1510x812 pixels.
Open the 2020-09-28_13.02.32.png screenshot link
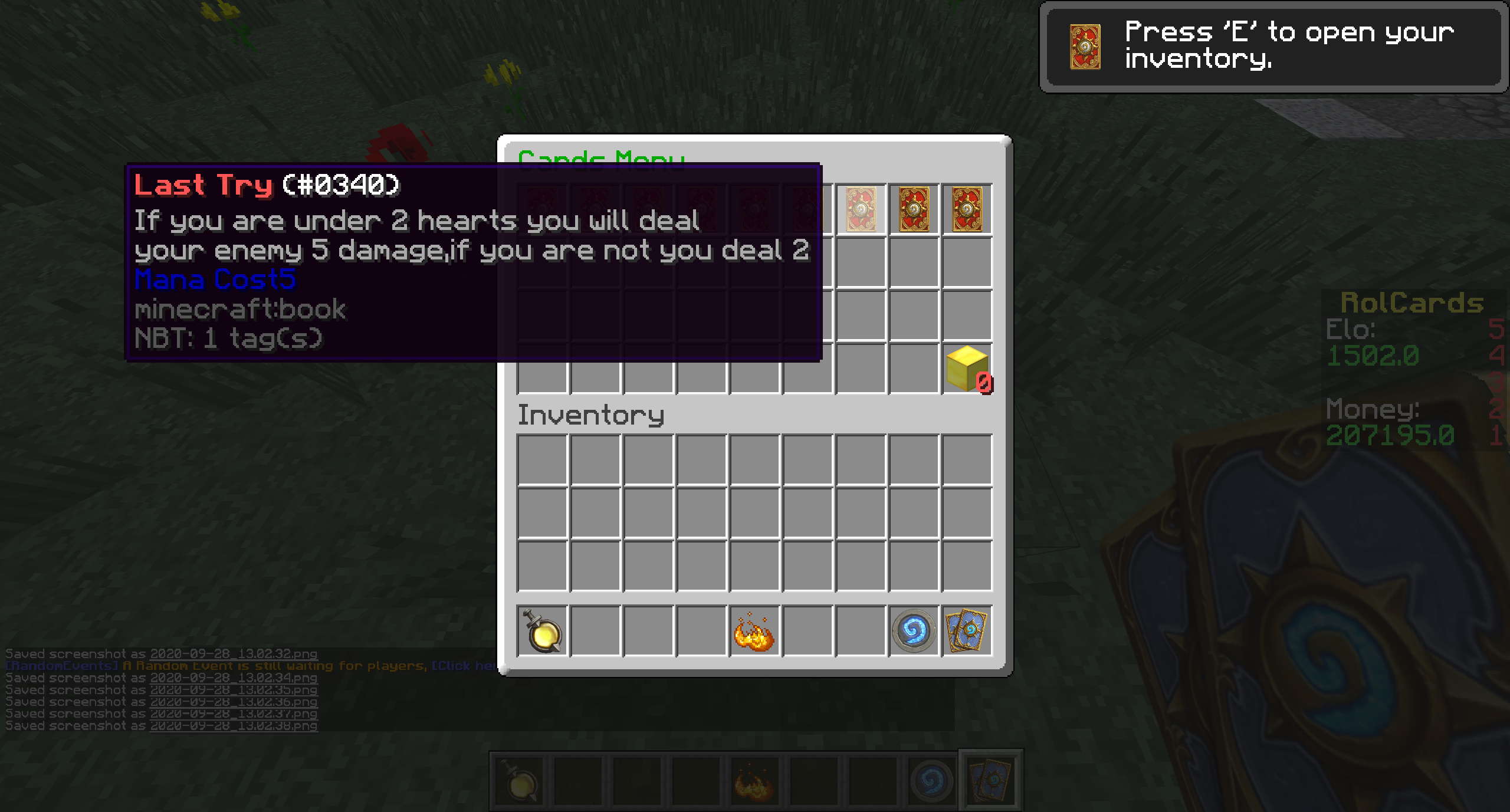(x=234, y=653)
